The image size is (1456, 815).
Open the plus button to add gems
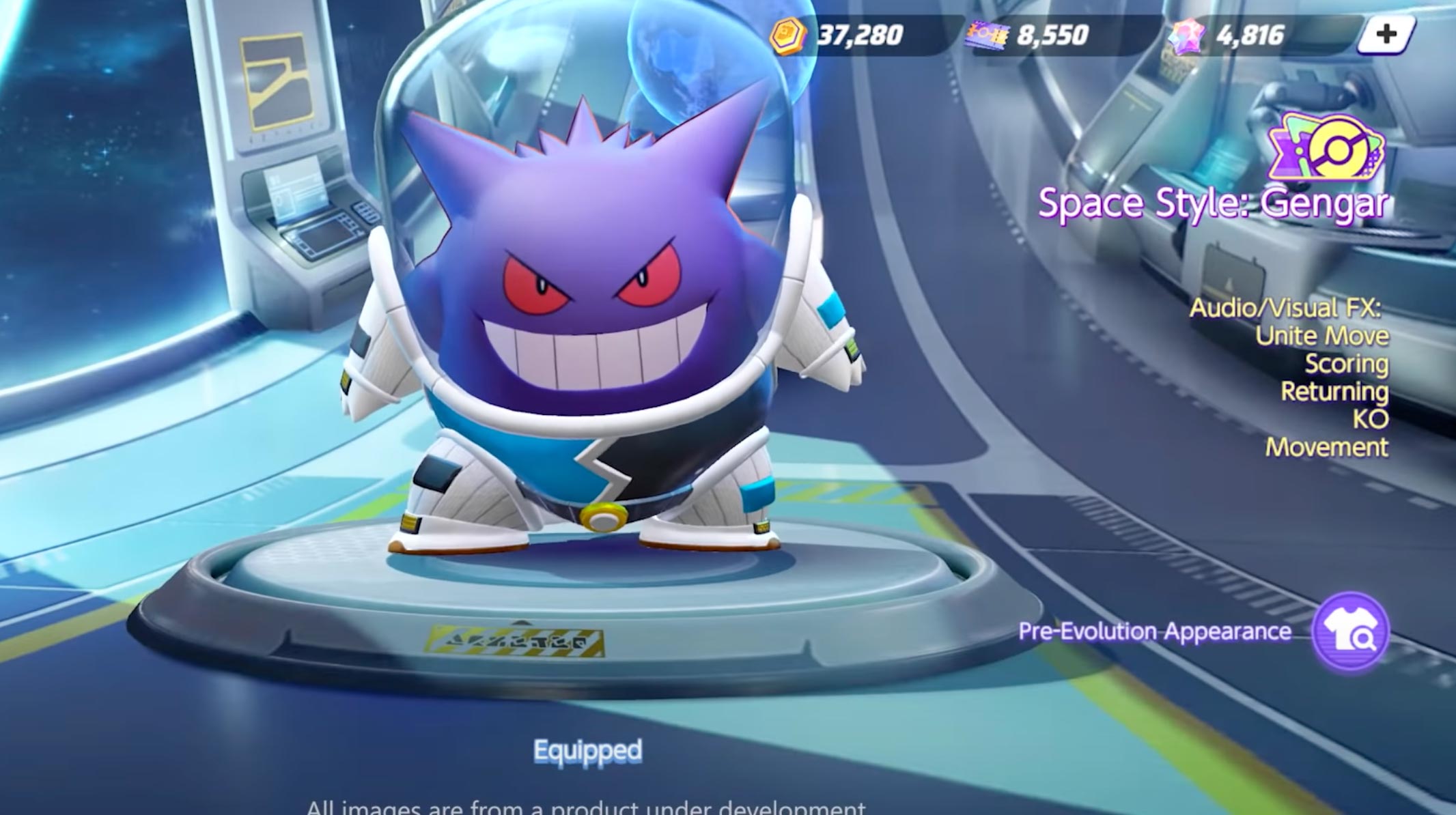[1385, 35]
